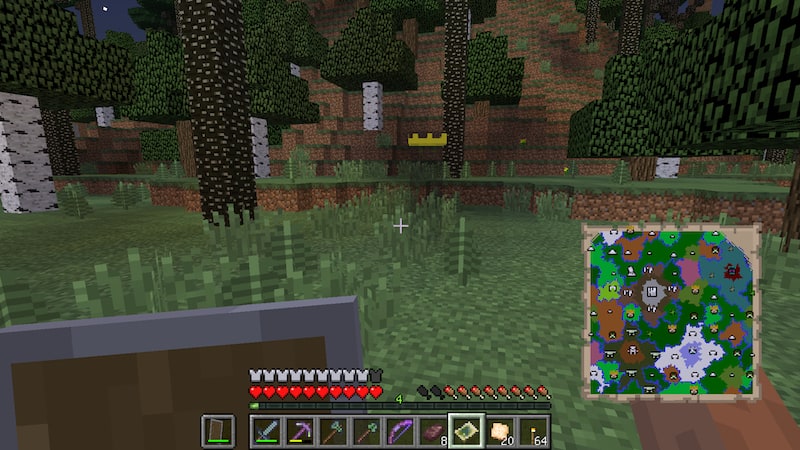
Task: Choose the purple enchanted pickaxe slot
Action: coord(299,431)
